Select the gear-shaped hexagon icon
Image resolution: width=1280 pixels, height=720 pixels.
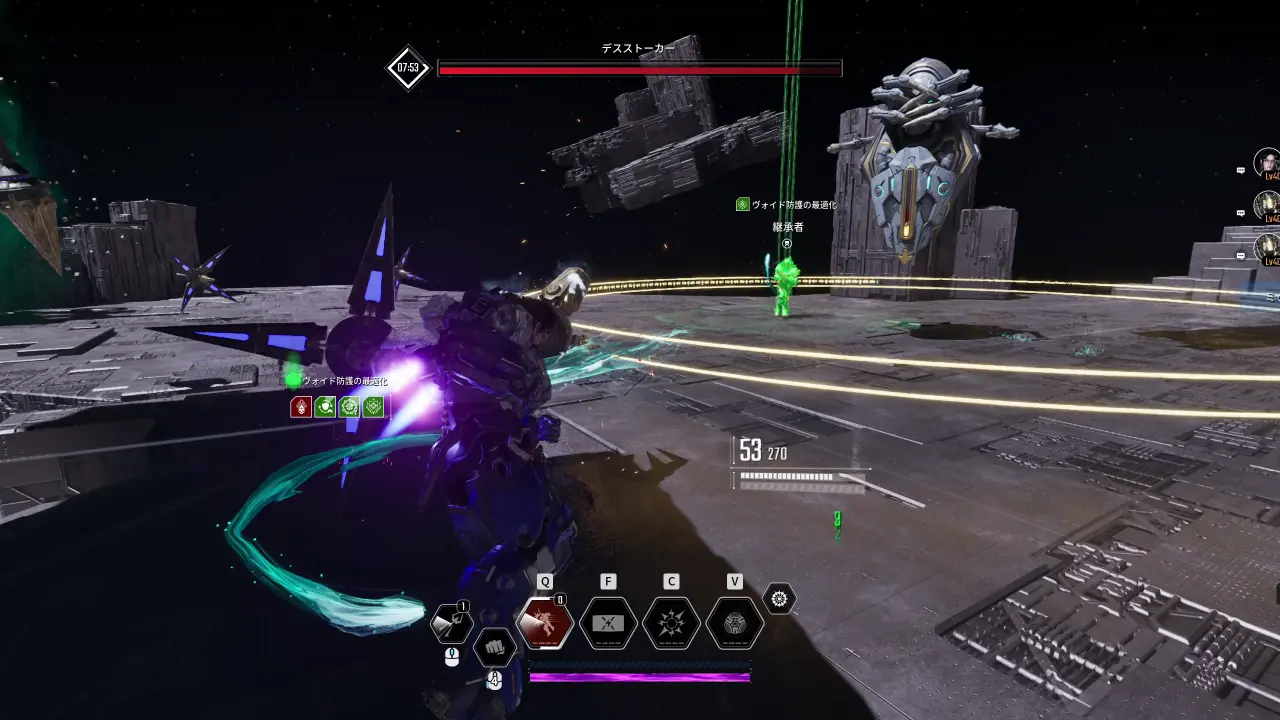pos(779,599)
